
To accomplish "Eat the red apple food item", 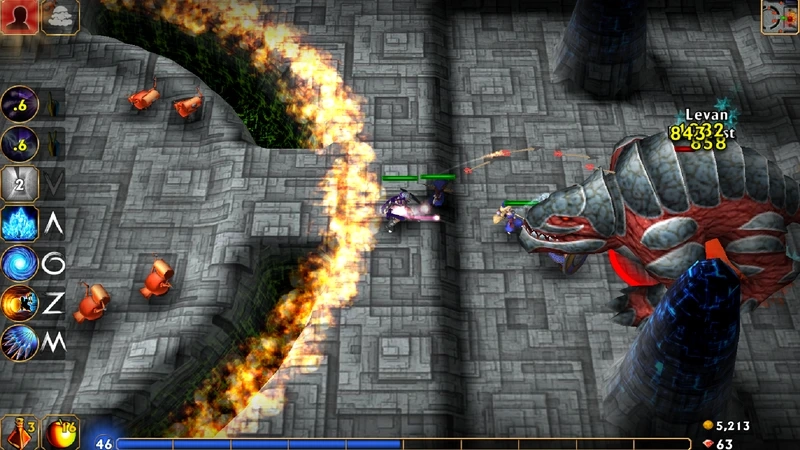I will point(62,433).
